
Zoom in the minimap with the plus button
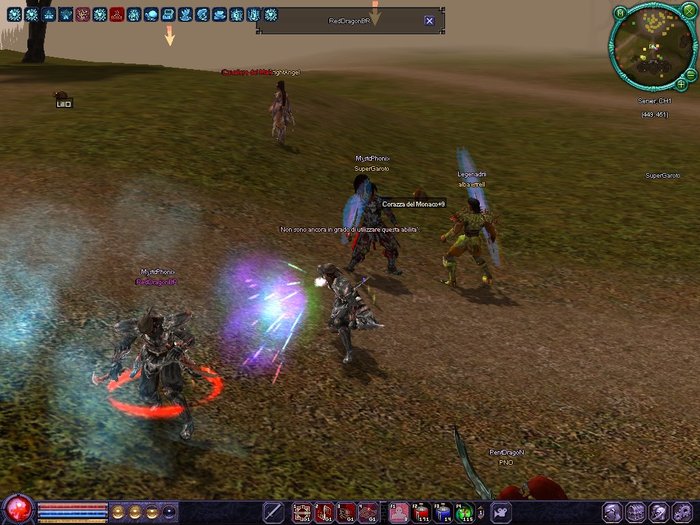point(682,83)
